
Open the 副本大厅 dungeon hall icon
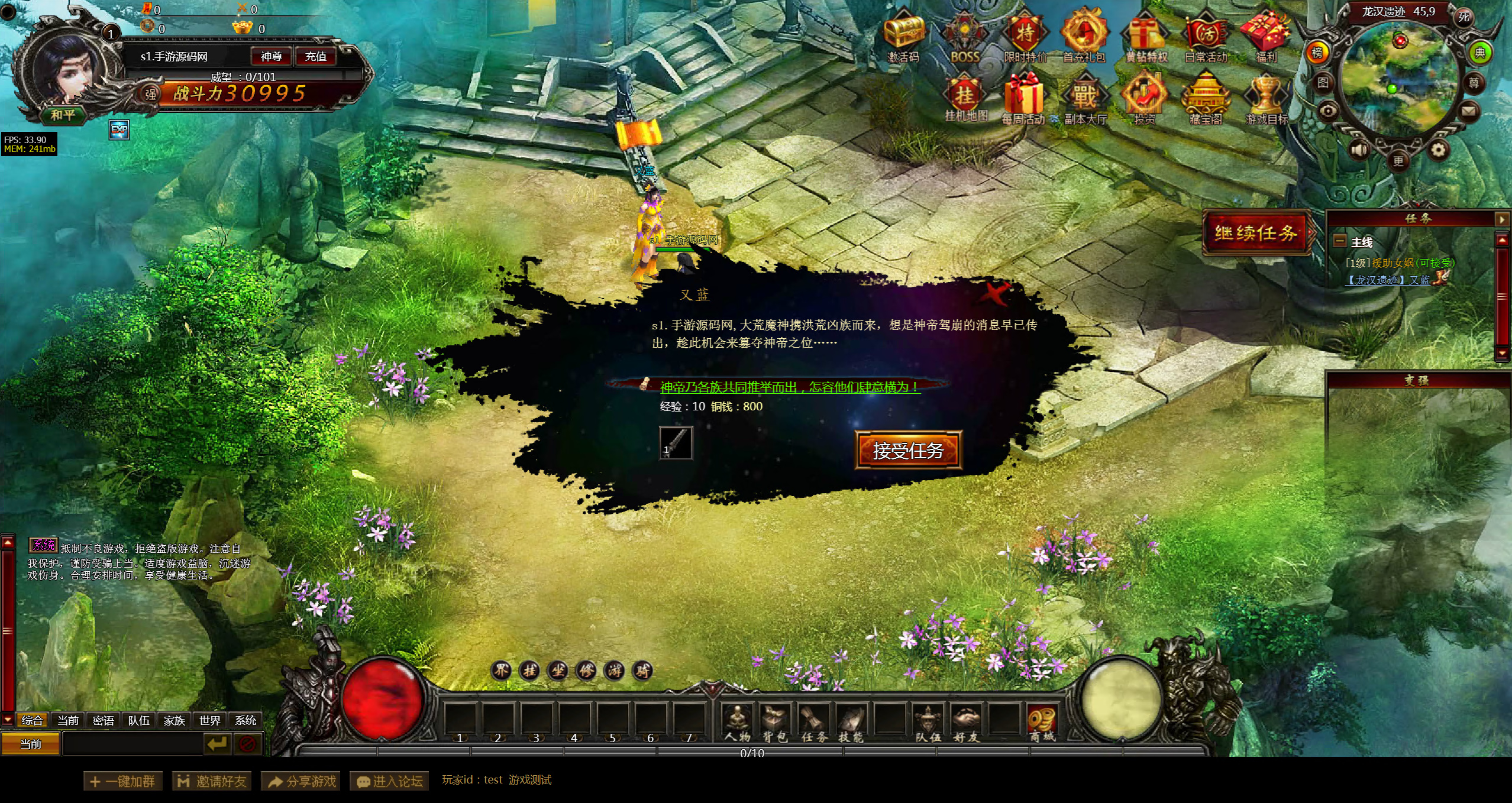pos(1085,99)
